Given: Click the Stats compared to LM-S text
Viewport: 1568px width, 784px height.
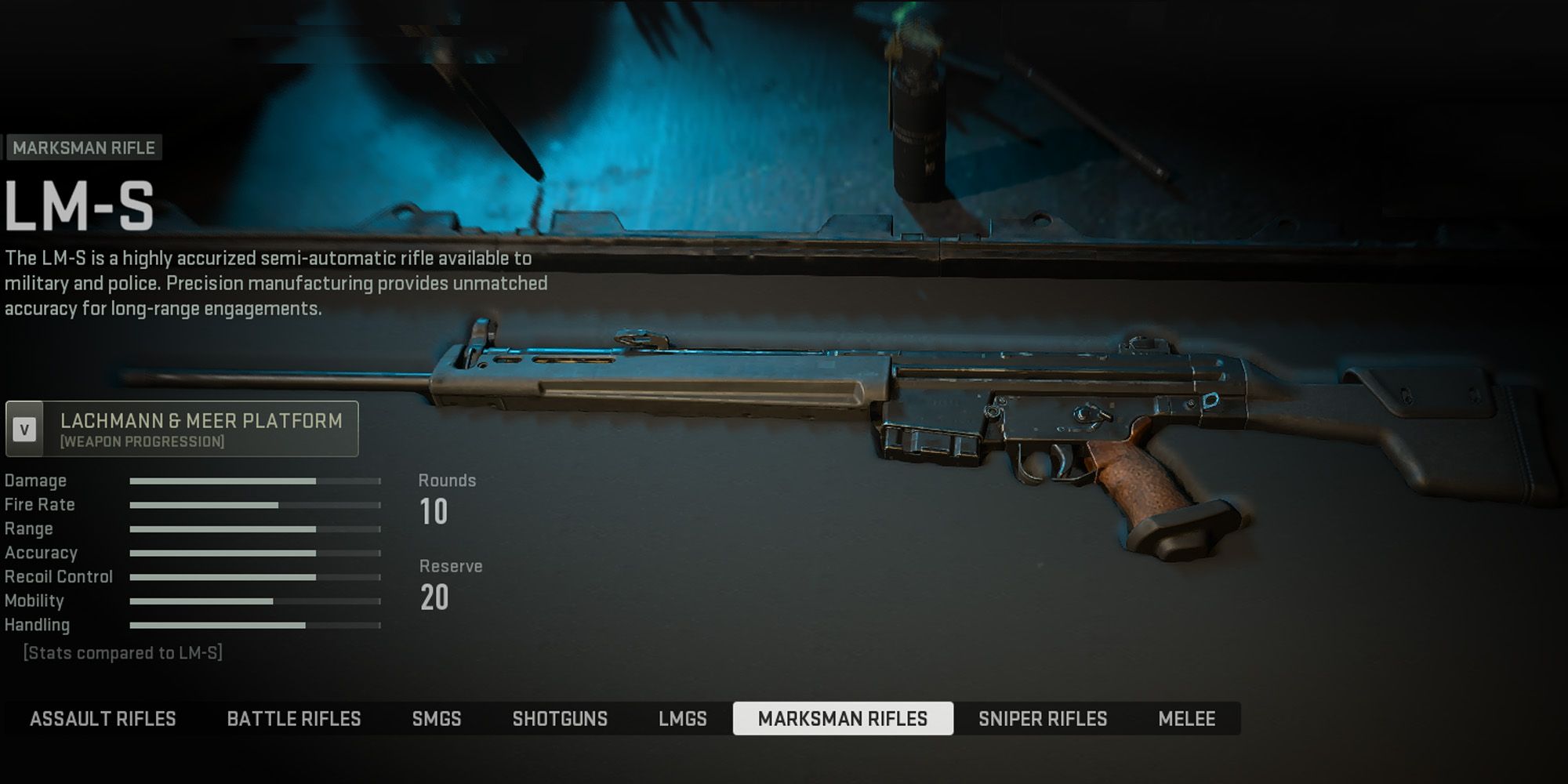Looking at the screenshot, I should [123, 652].
